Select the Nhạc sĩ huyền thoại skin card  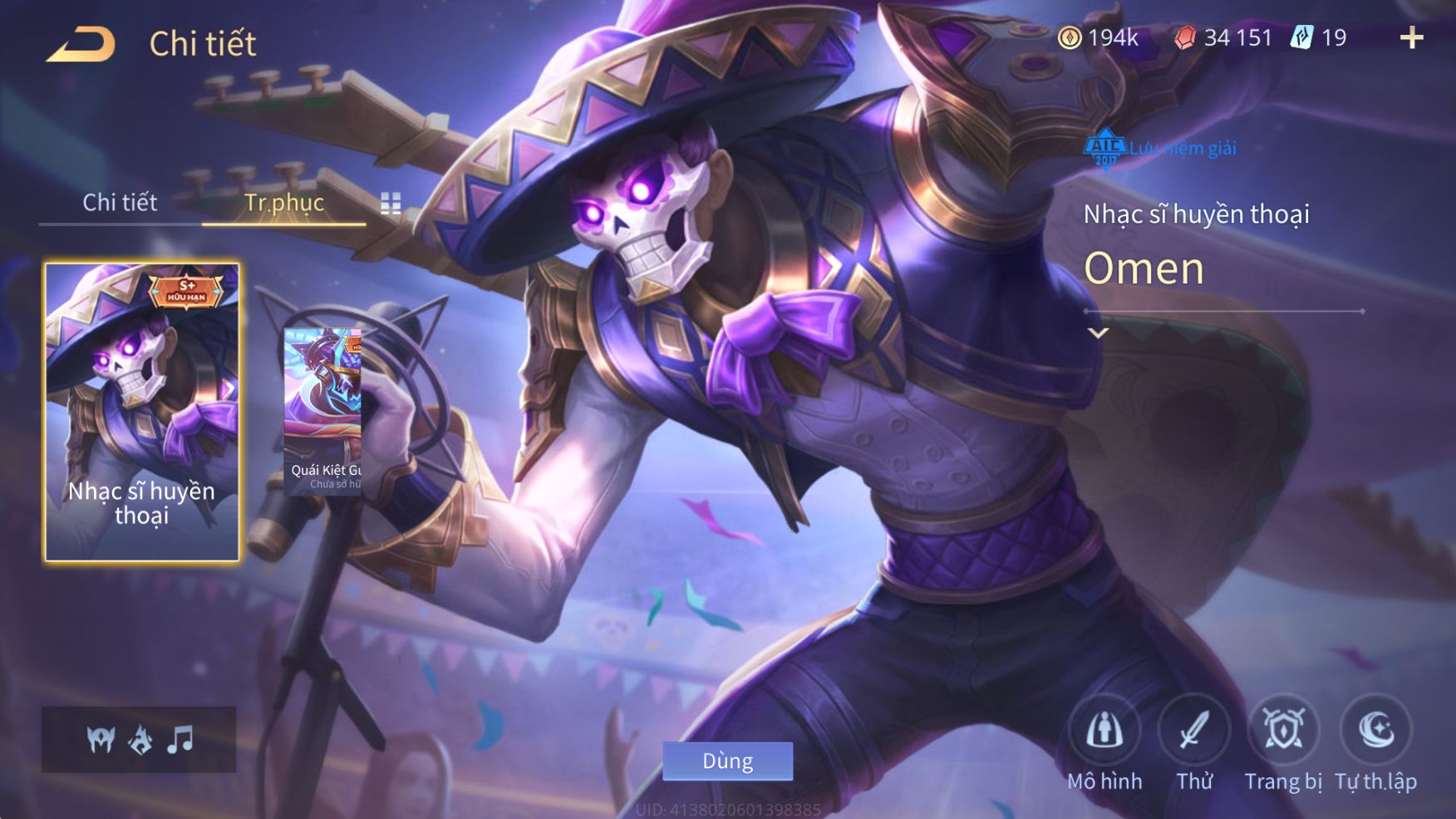141,412
